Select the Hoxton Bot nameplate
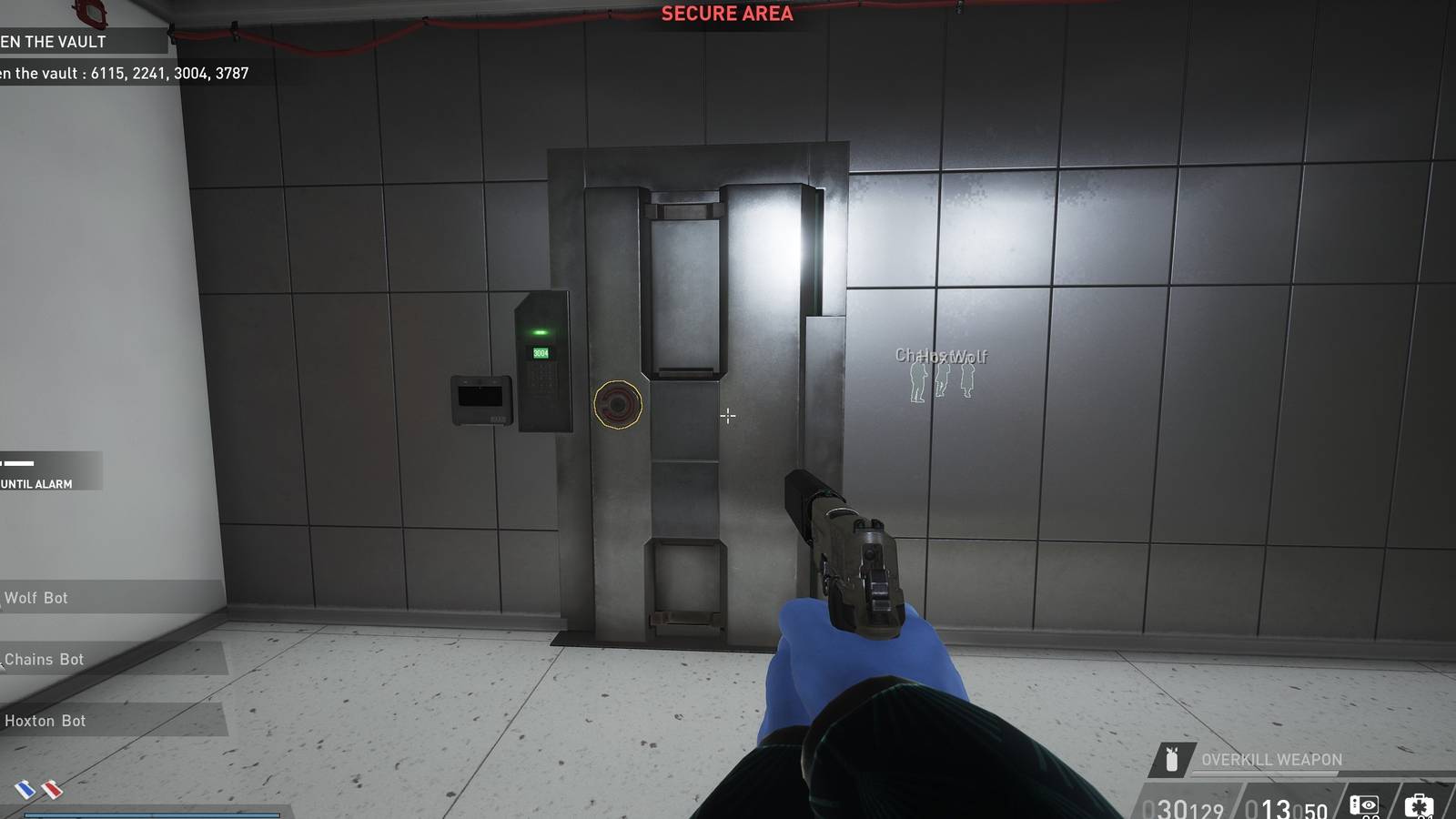The image size is (1456, 819). pyautogui.click(x=44, y=720)
